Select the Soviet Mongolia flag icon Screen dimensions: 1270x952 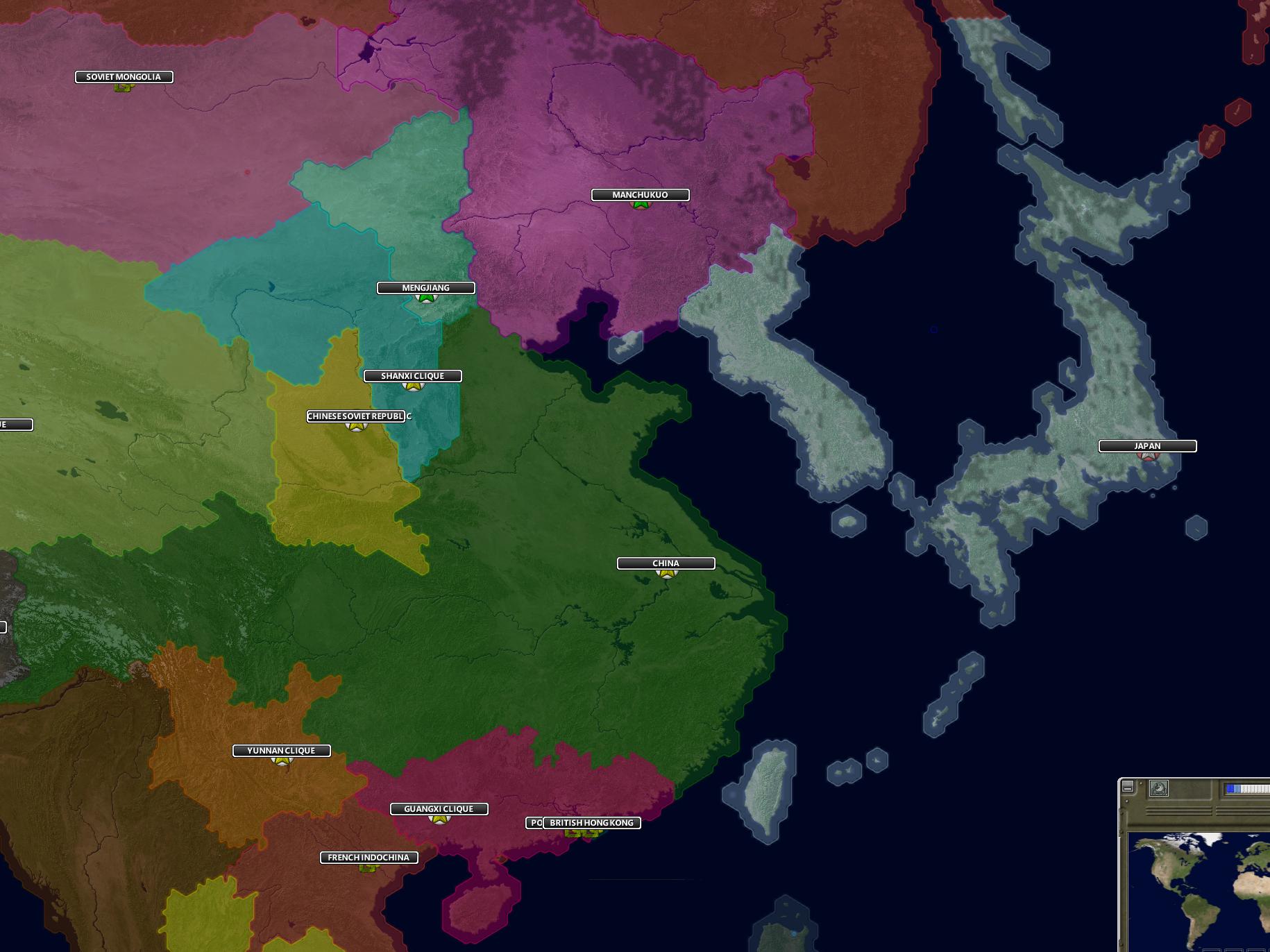pyautogui.click(x=123, y=87)
